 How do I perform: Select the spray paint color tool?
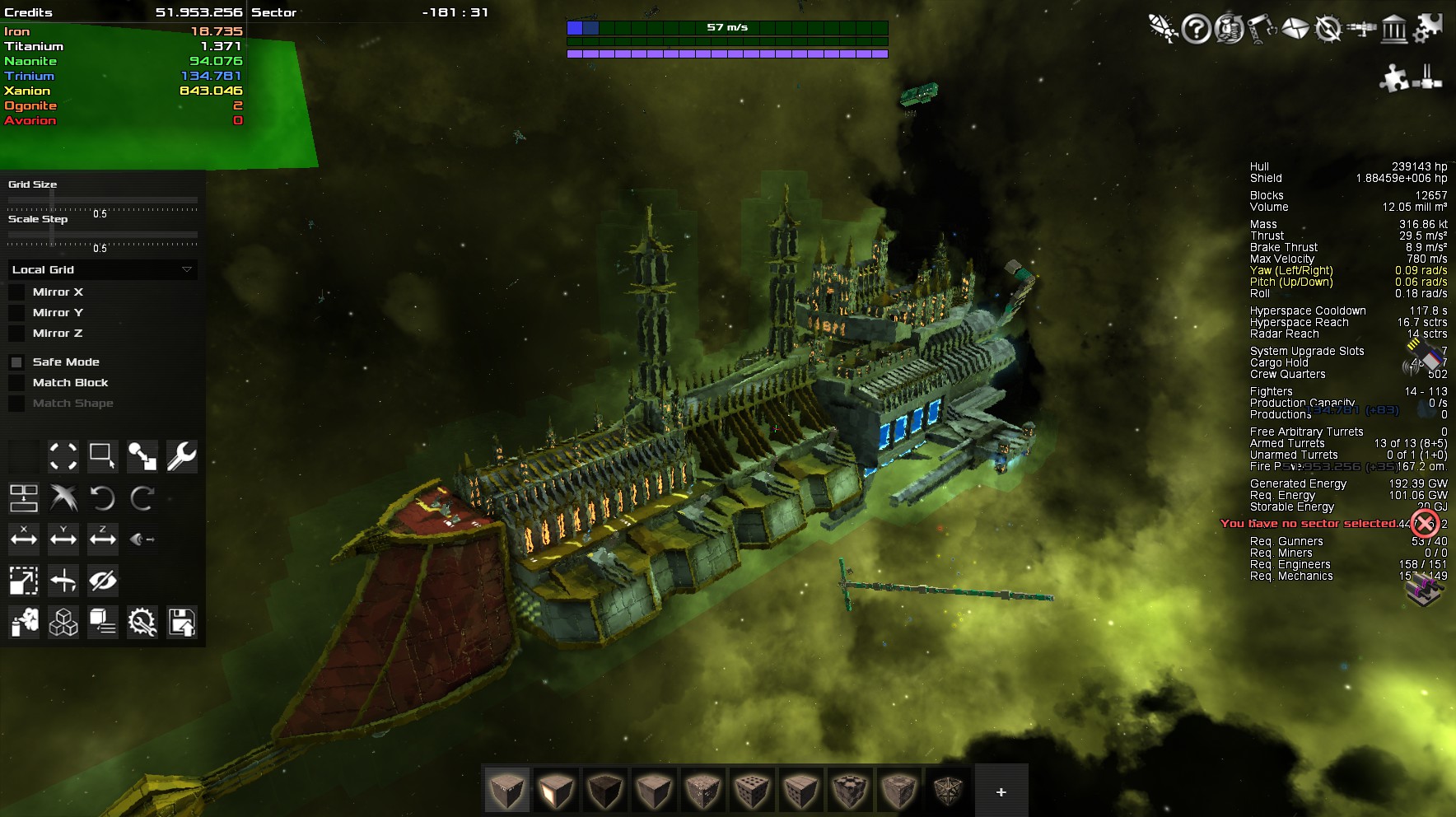[x=24, y=623]
